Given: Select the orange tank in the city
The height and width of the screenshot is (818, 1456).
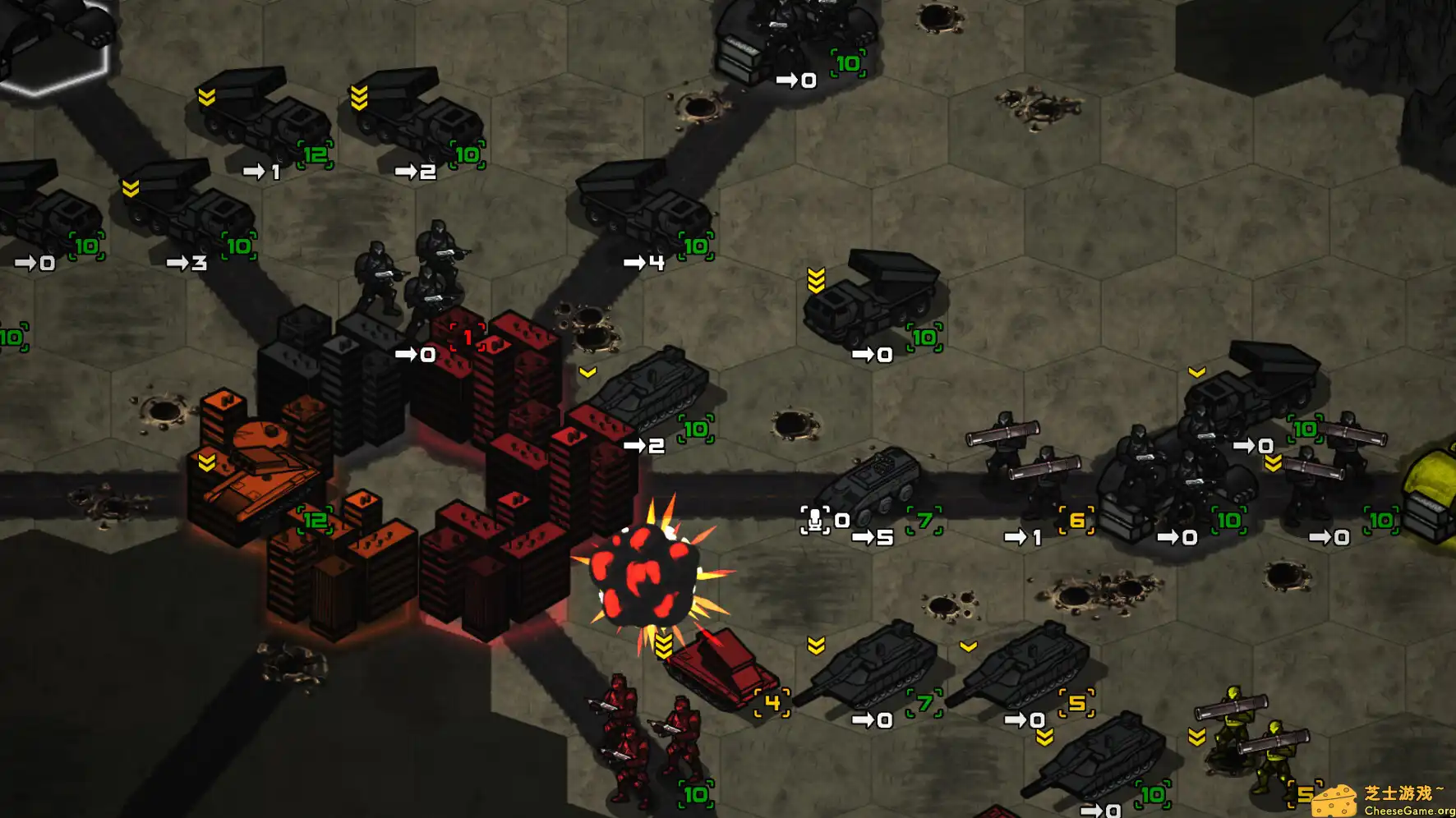Looking at the screenshot, I should 256,470.
